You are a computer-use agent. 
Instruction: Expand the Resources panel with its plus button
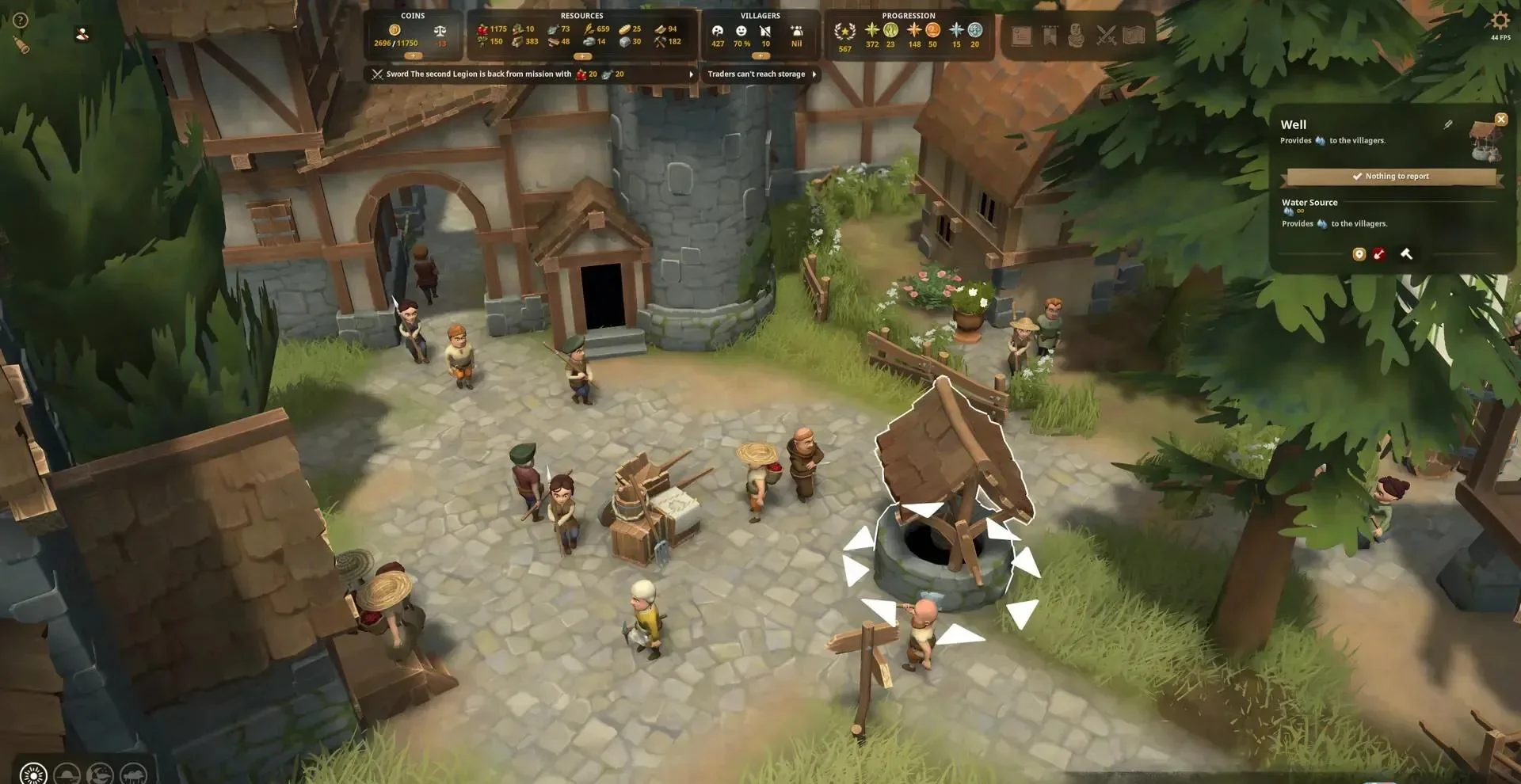click(582, 56)
